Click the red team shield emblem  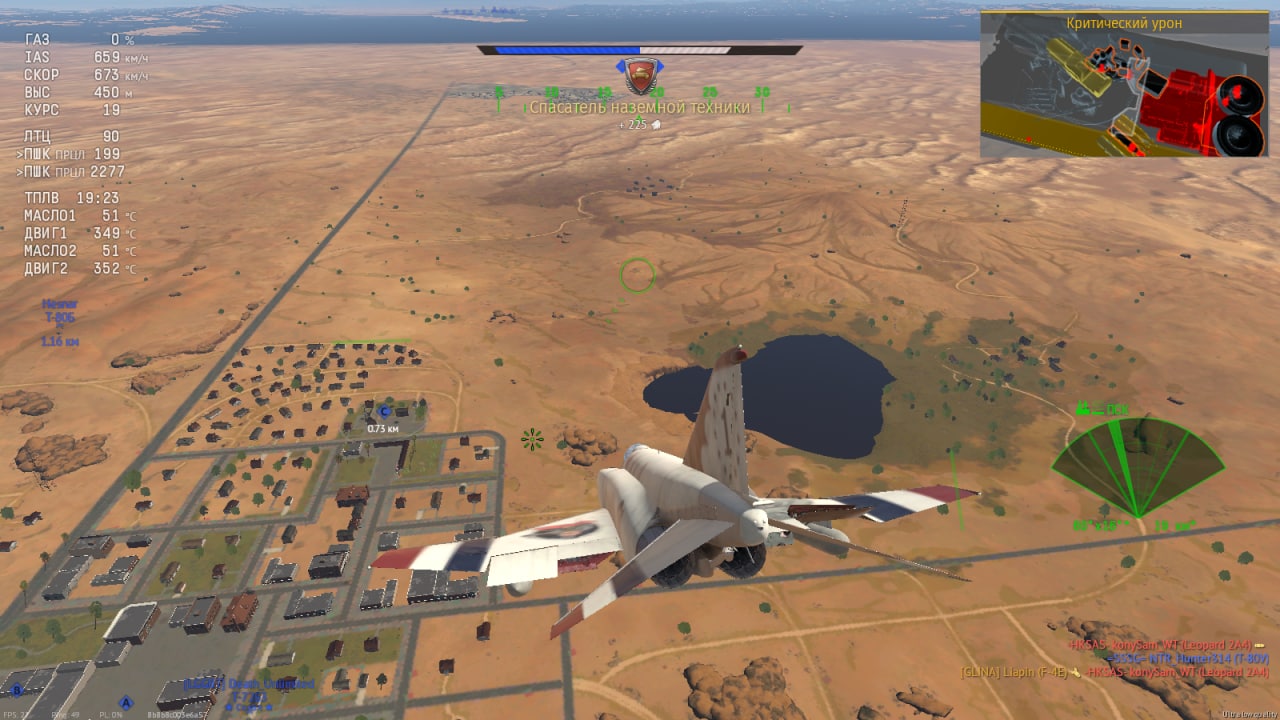641,74
